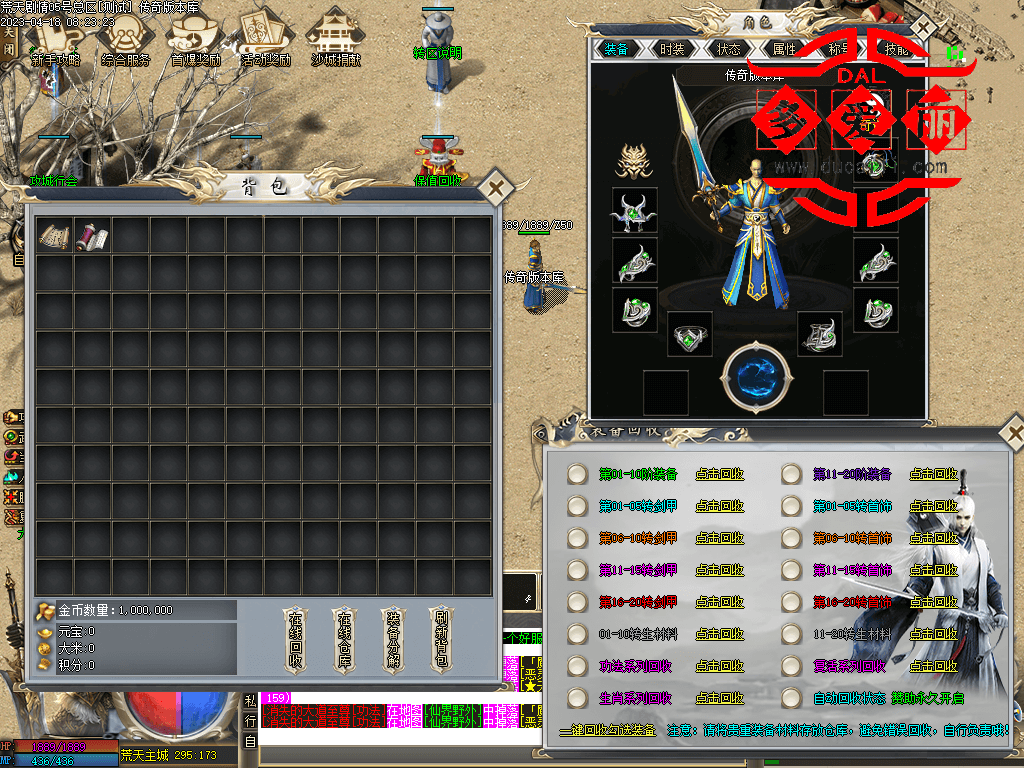Screen dimensions: 1024x768
Task: Switch to the 状态 status tab
Action: click(728, 49)
